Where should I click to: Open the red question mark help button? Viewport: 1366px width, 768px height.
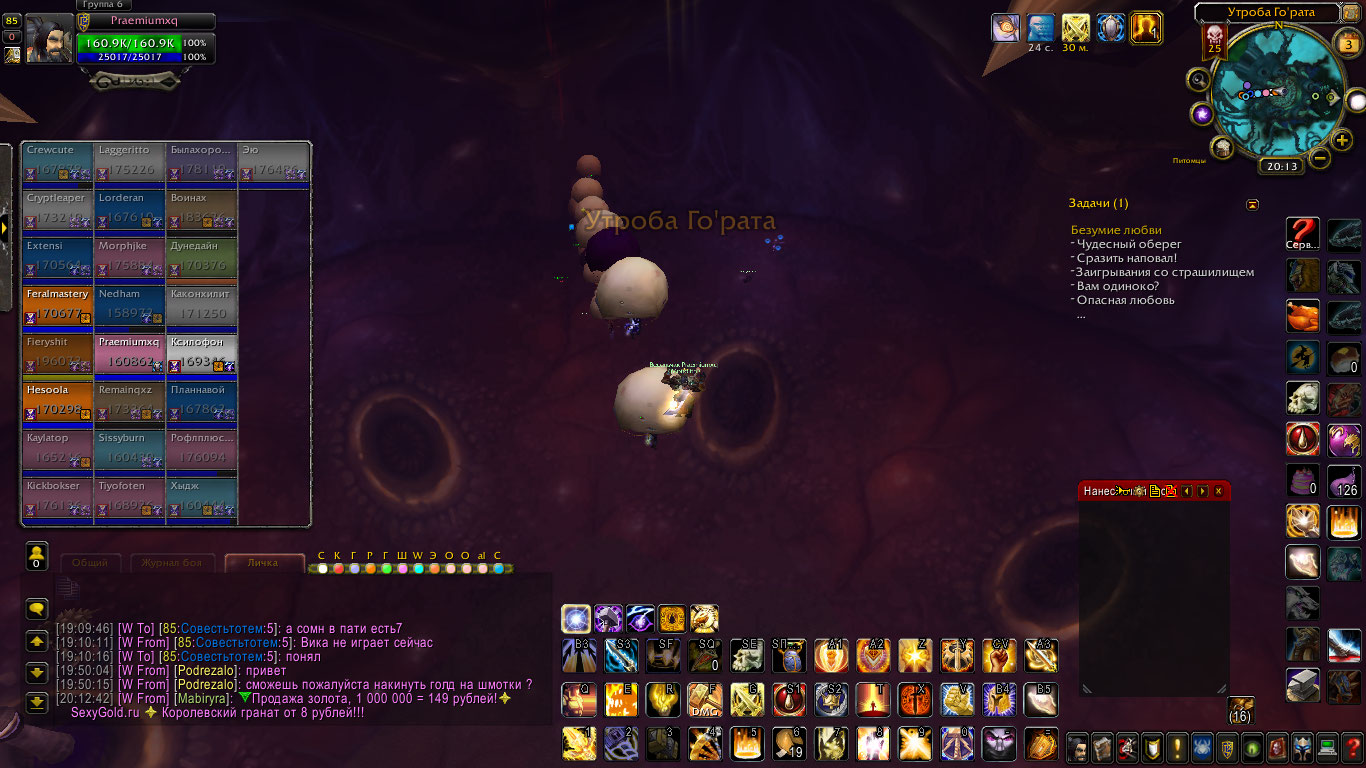click(x=1353, y=746)
